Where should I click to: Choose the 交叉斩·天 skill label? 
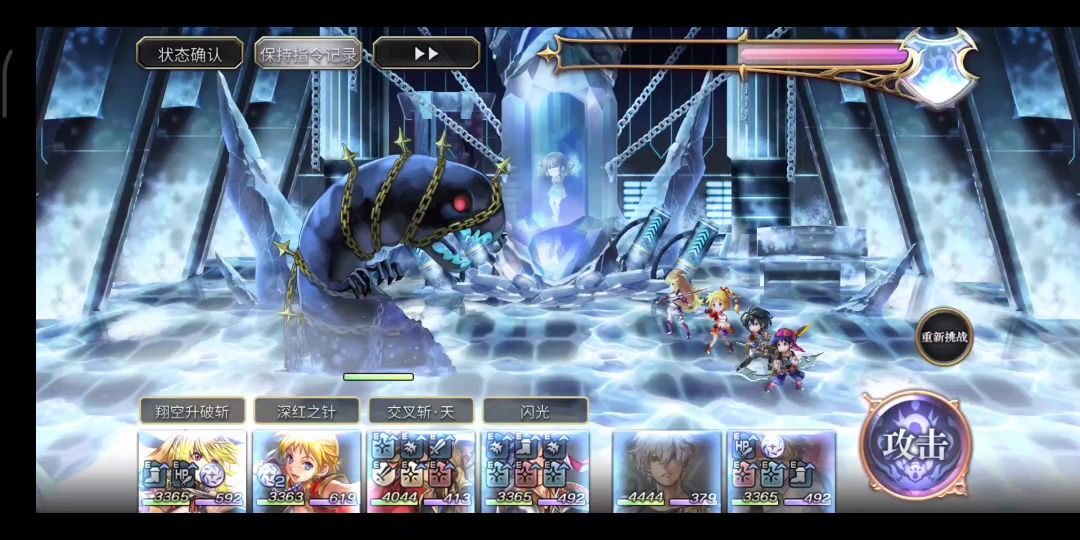[421, 411]
